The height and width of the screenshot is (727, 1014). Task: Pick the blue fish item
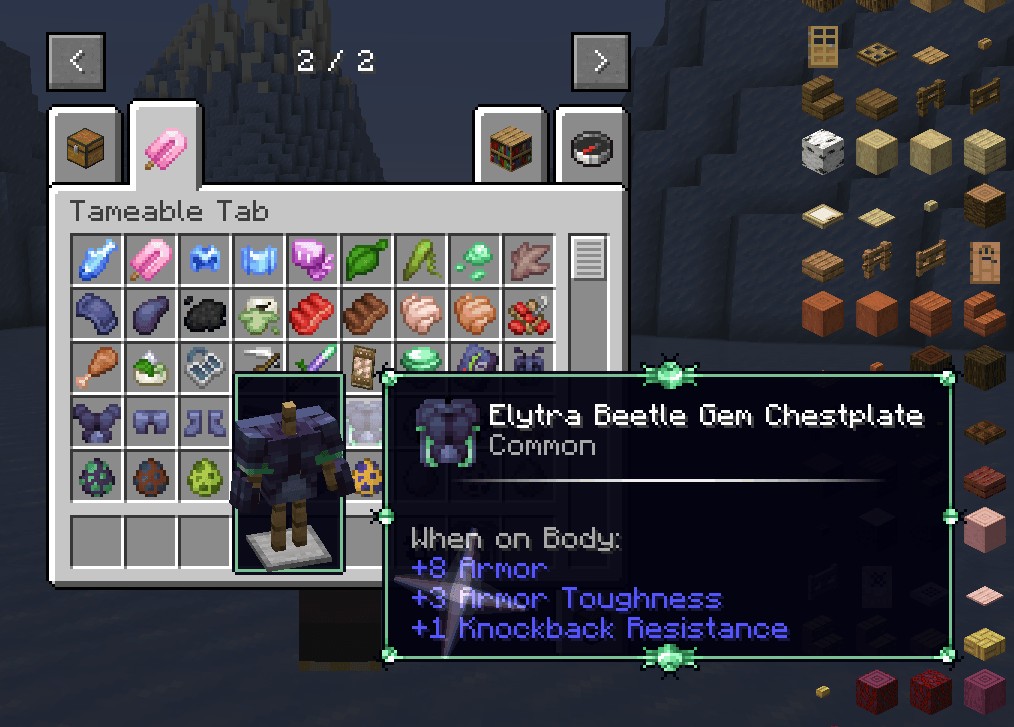point(98,260)
